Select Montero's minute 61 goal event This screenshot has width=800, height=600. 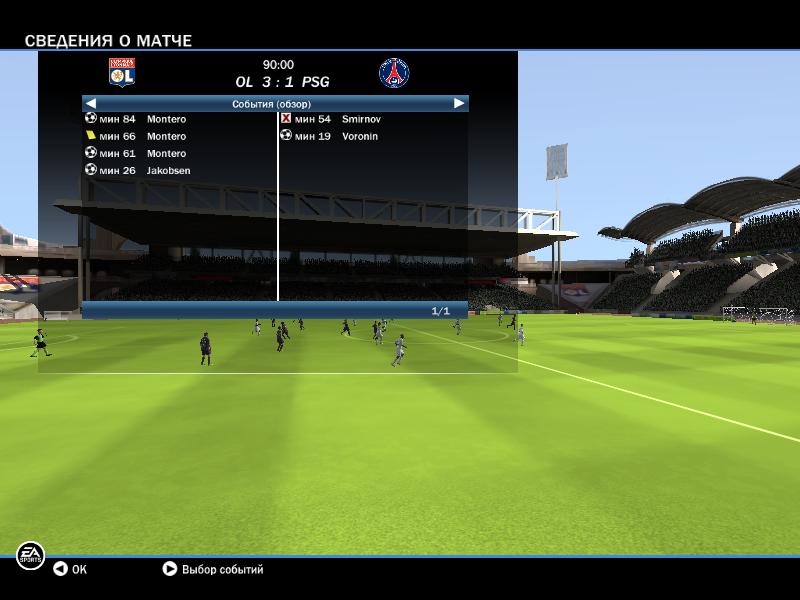pos(138,153)
